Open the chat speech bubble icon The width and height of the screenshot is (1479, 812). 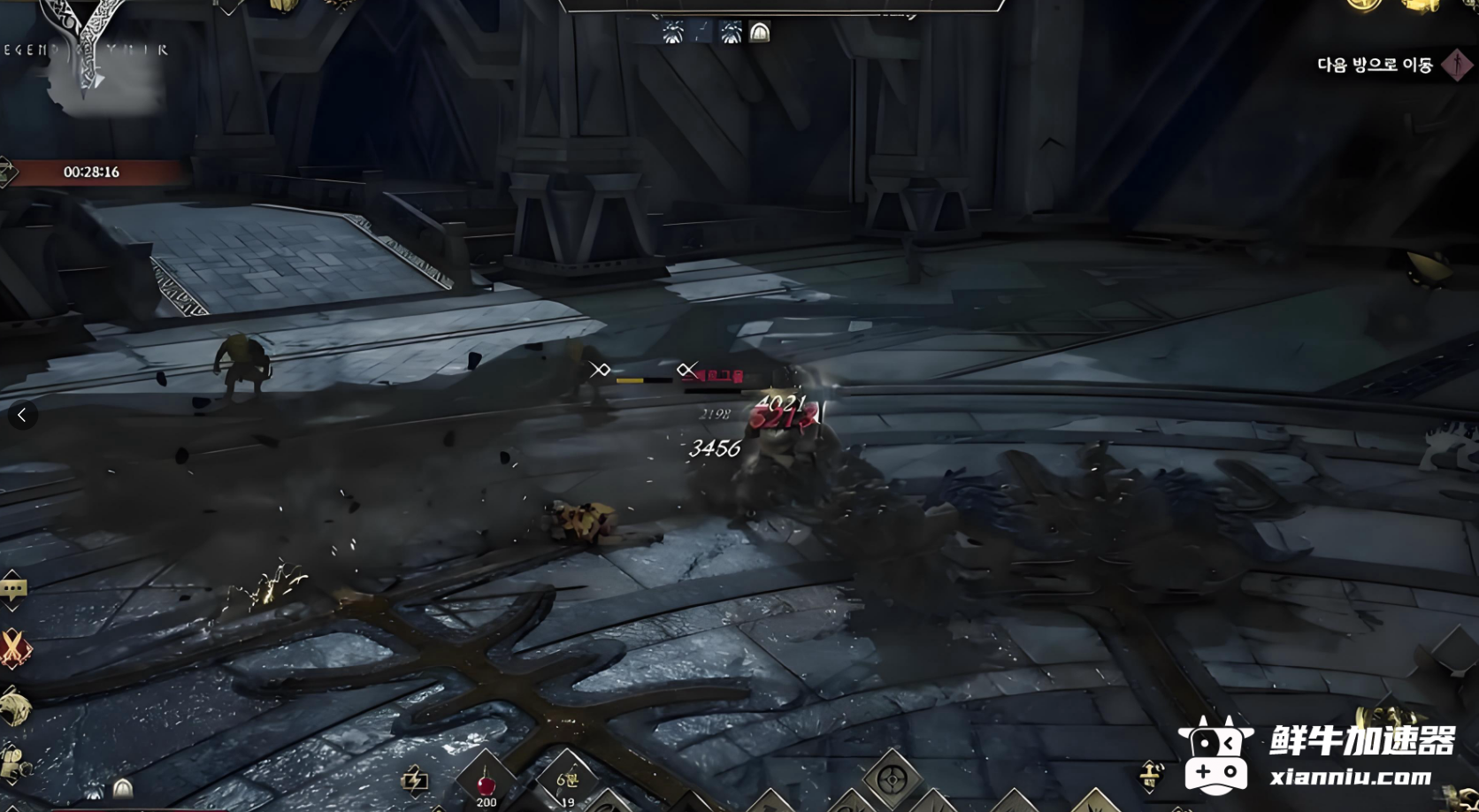(x=13, y=588)
